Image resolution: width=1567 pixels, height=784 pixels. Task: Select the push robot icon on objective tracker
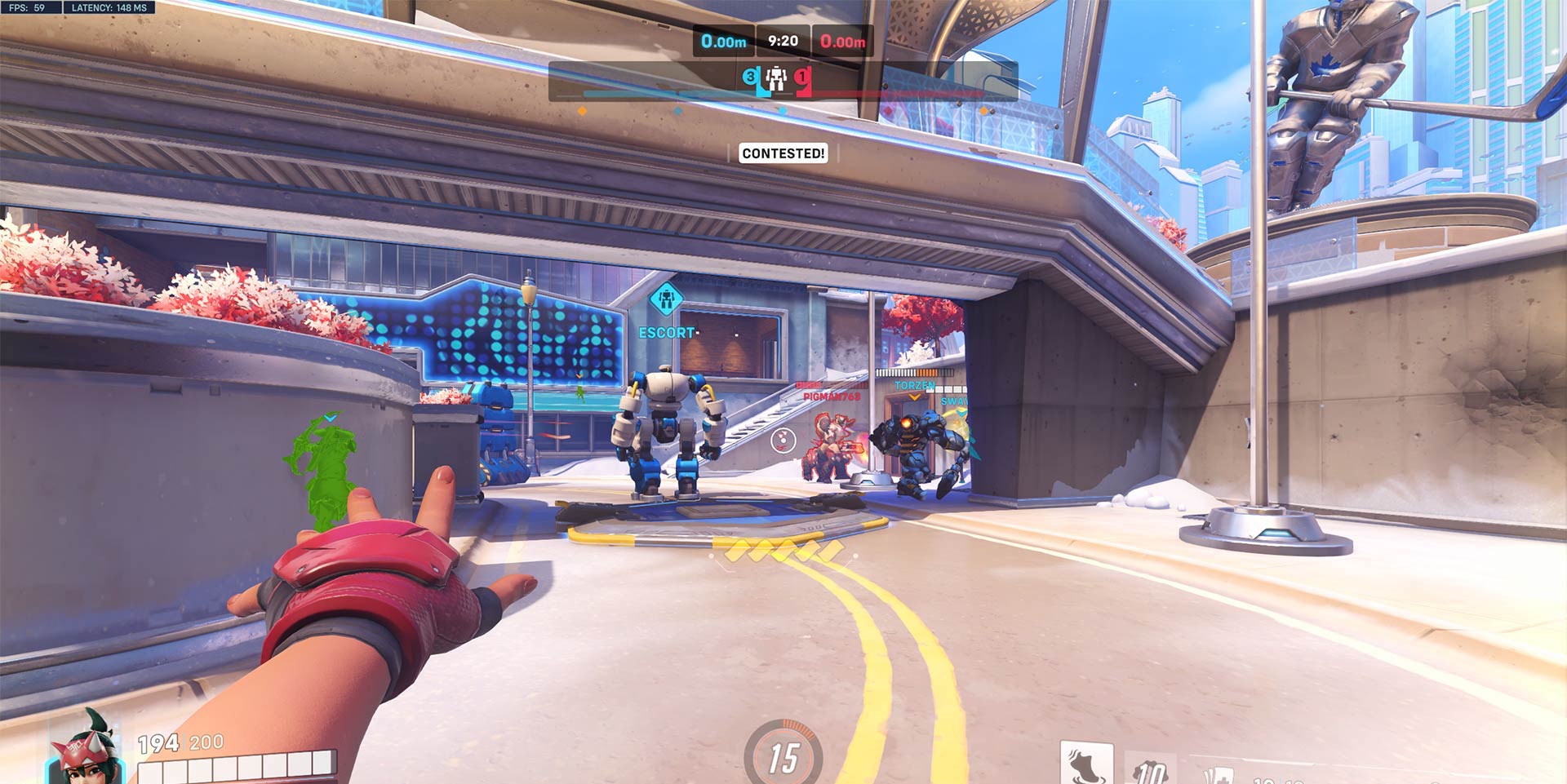776,78
